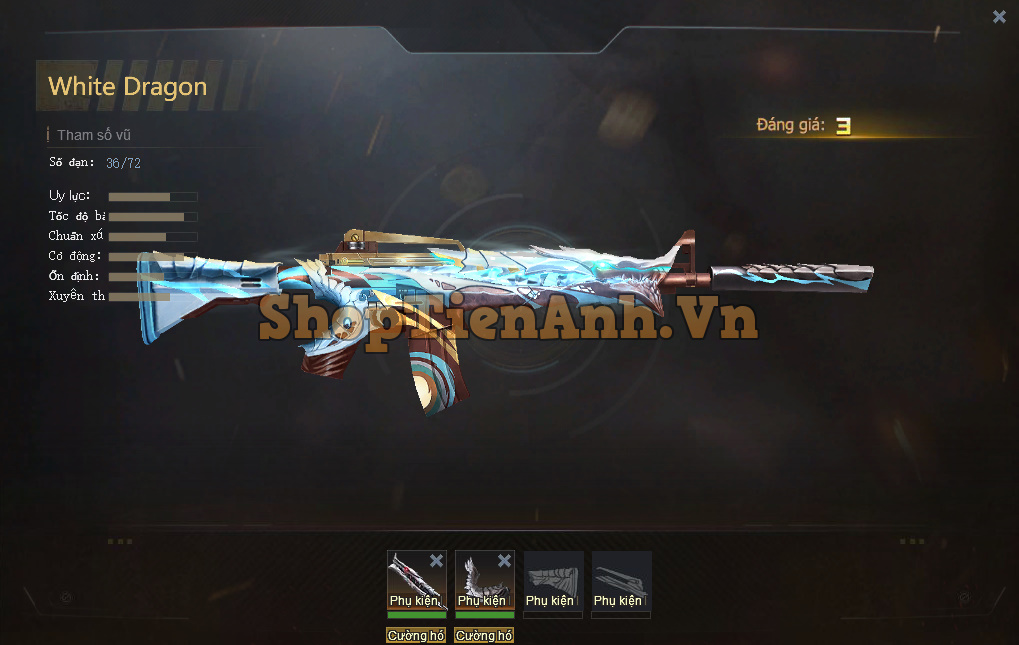Remove the blade accessory with its X
Viewport: 1019px width, 645px height.
(x=437, y=561)
